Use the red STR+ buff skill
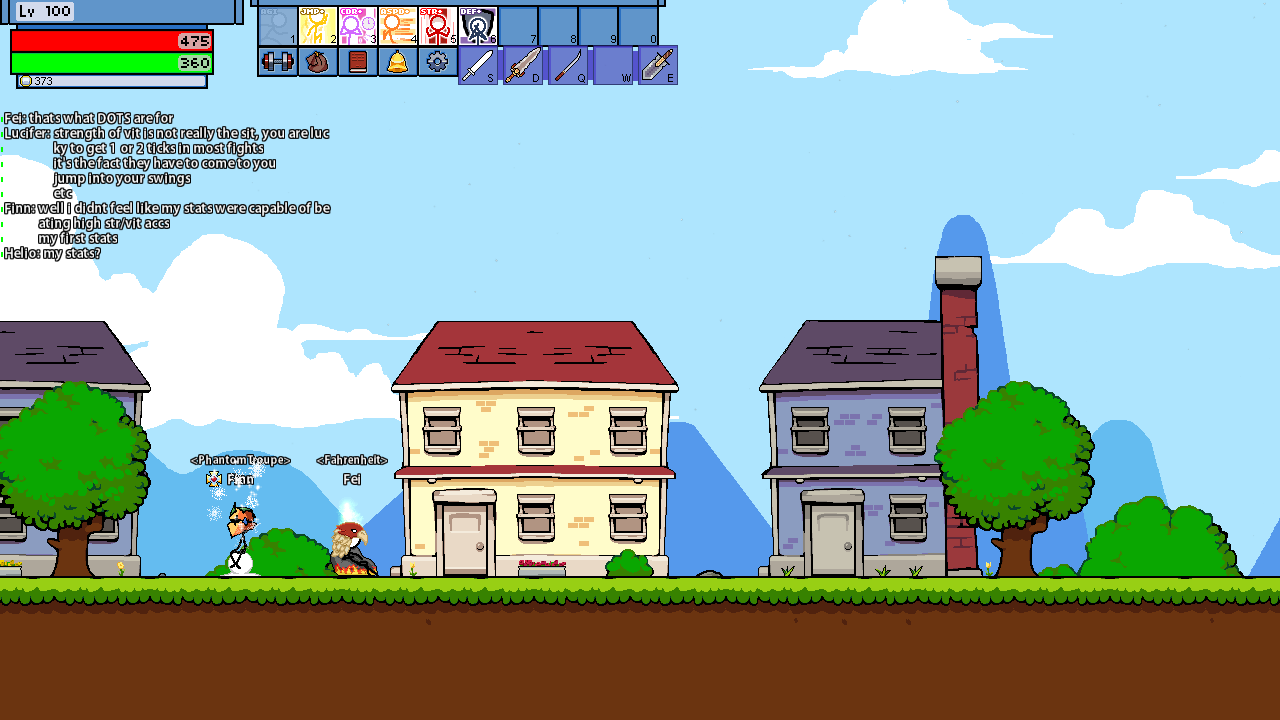 (x=438, y=27)
